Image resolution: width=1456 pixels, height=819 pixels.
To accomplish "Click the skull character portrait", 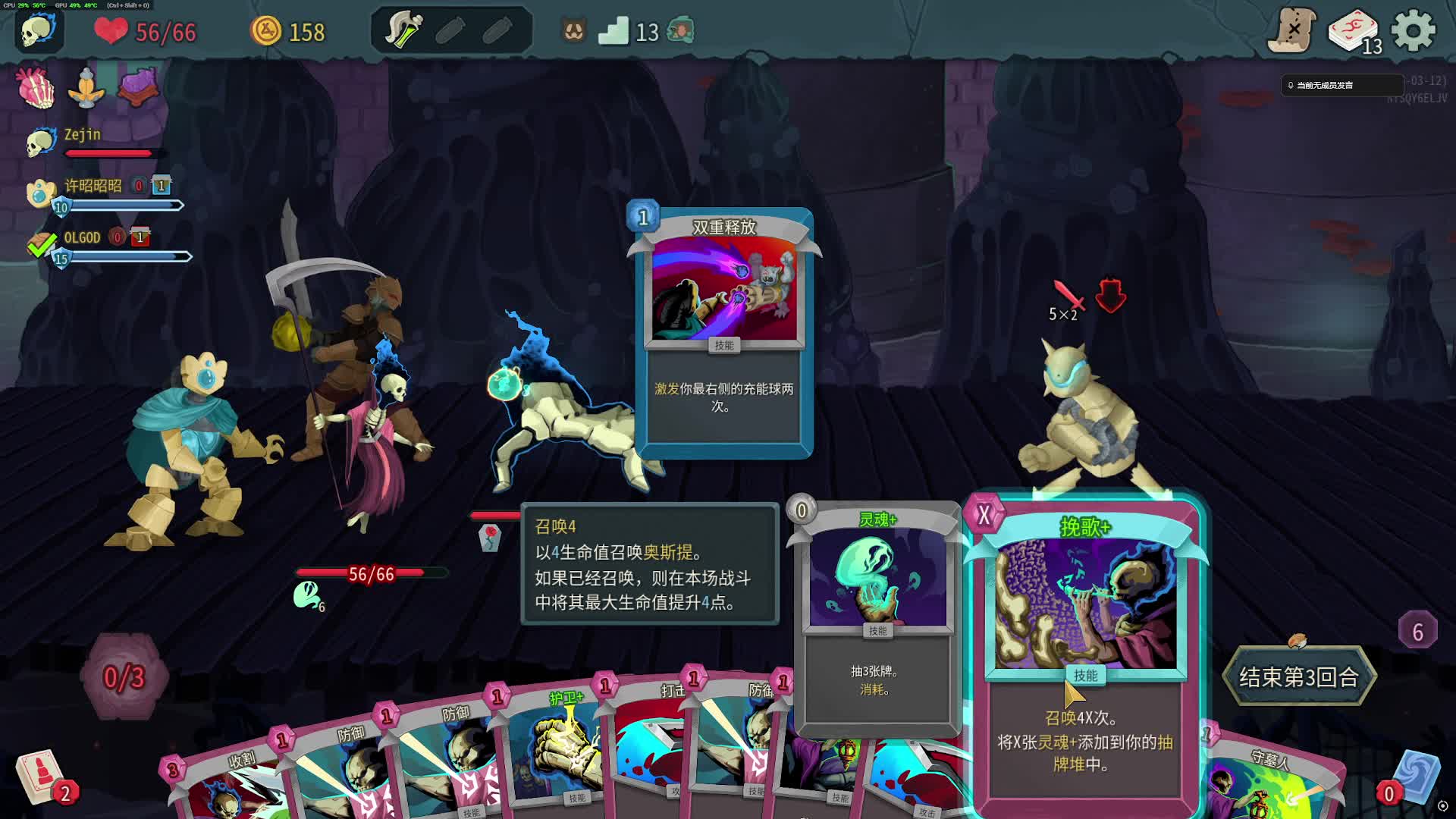I will [38, 31].
